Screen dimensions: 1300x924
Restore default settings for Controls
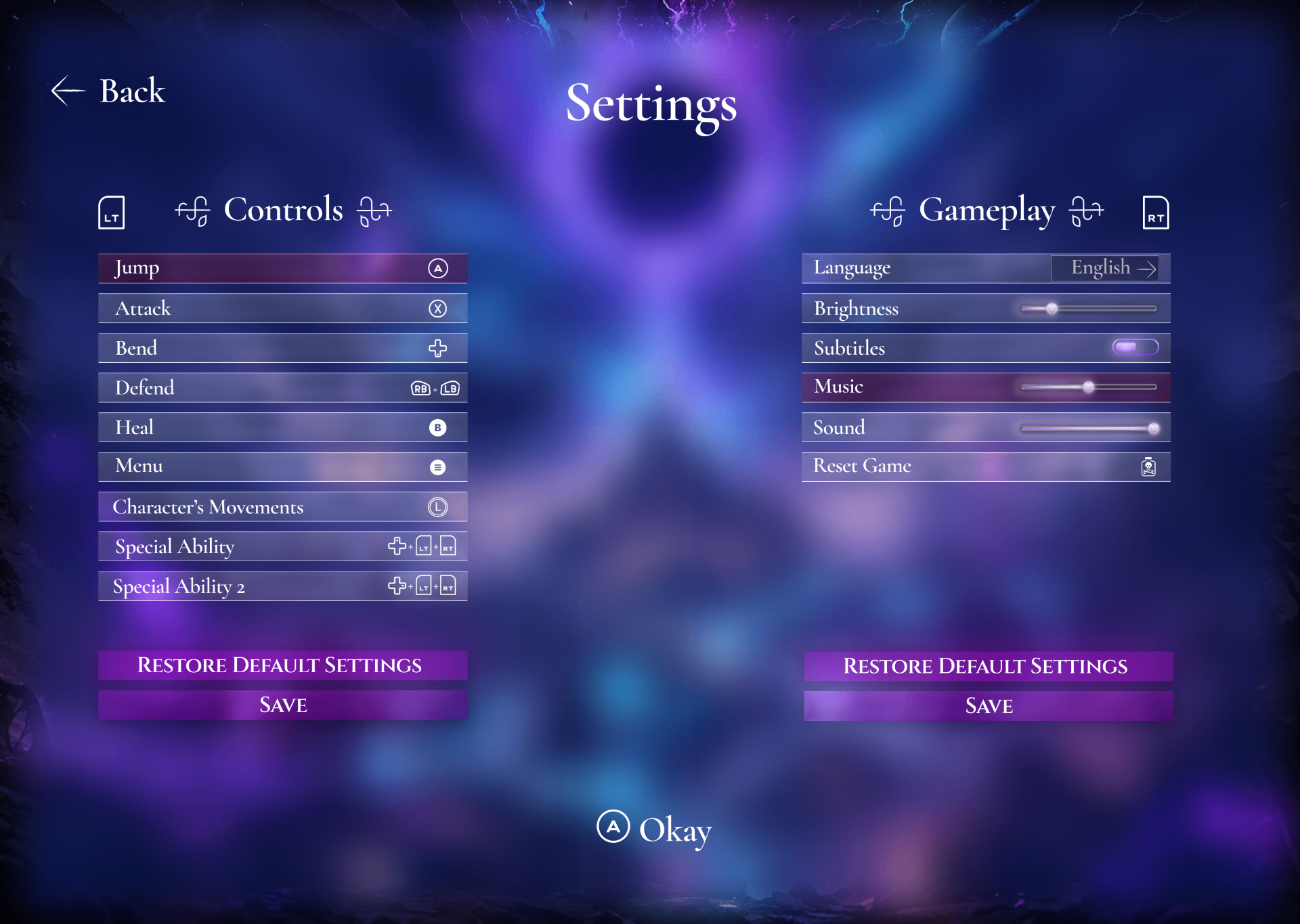[282, 665]
